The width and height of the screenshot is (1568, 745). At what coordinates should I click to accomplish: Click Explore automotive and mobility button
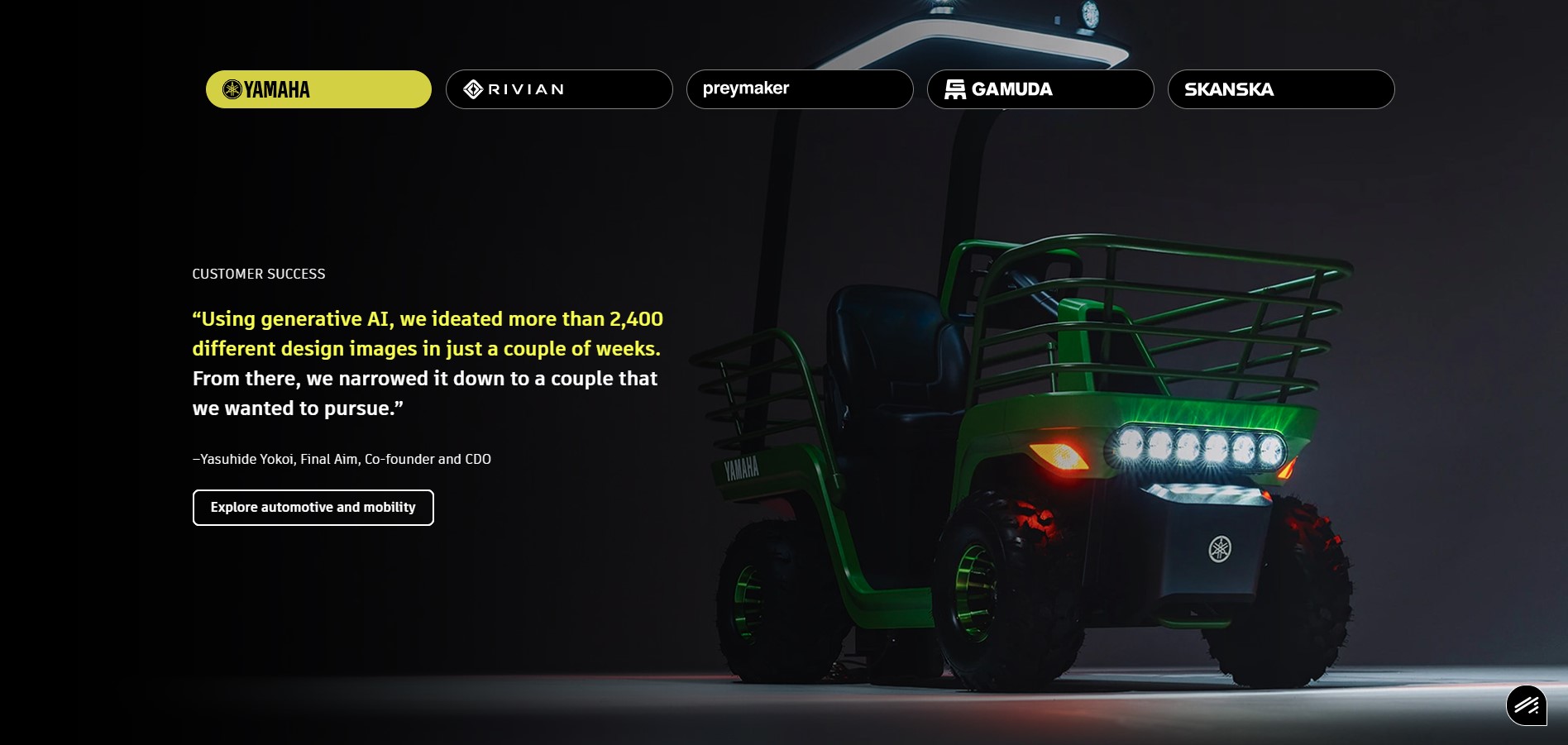click(313, 508)
